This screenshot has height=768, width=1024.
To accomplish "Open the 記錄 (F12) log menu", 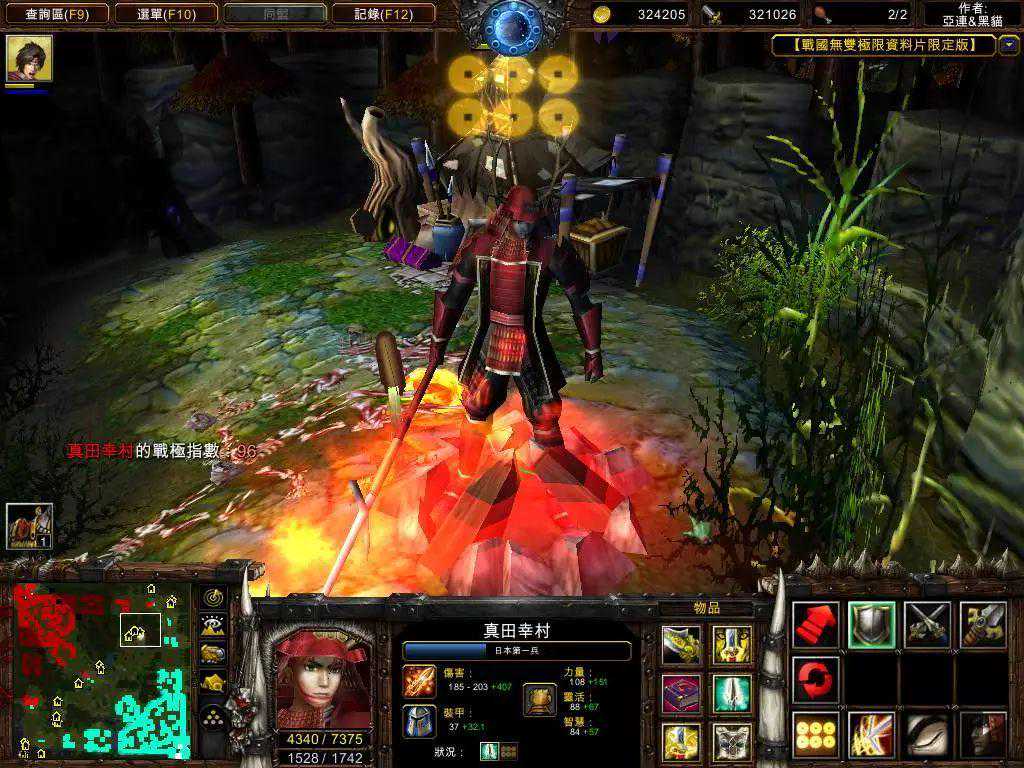I will pyautogui.click(x=384, y=14).
